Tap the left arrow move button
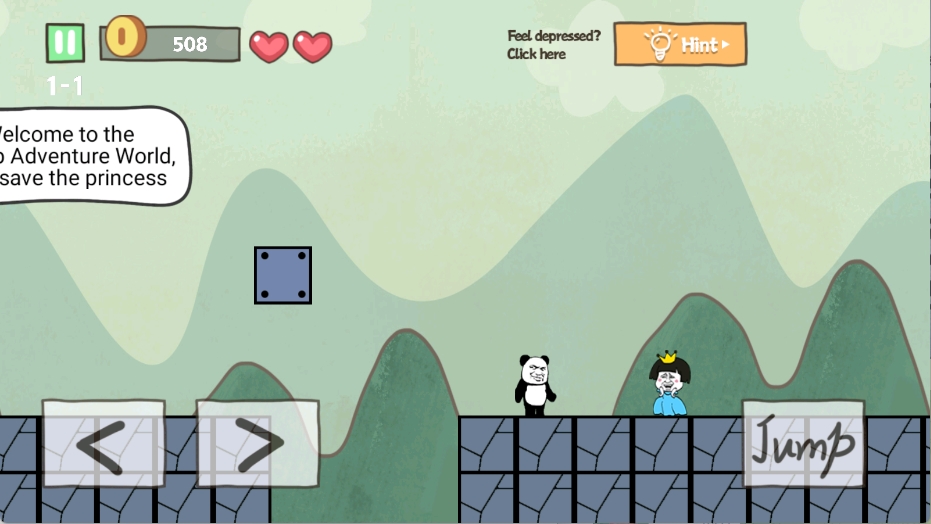This screenshot has height=524, width=931. (x=103, y=444)
